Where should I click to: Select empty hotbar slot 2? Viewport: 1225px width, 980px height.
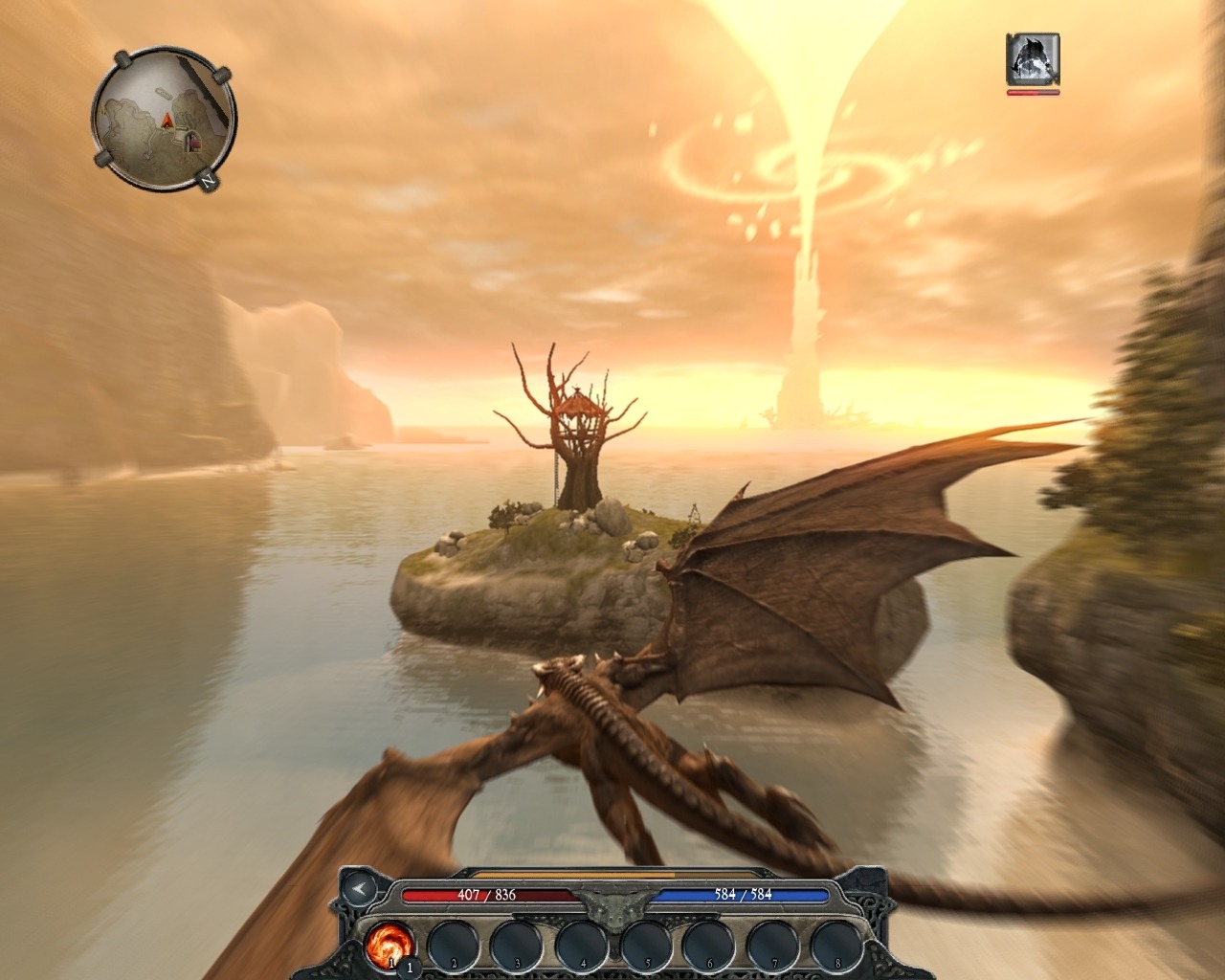[450, 946]
